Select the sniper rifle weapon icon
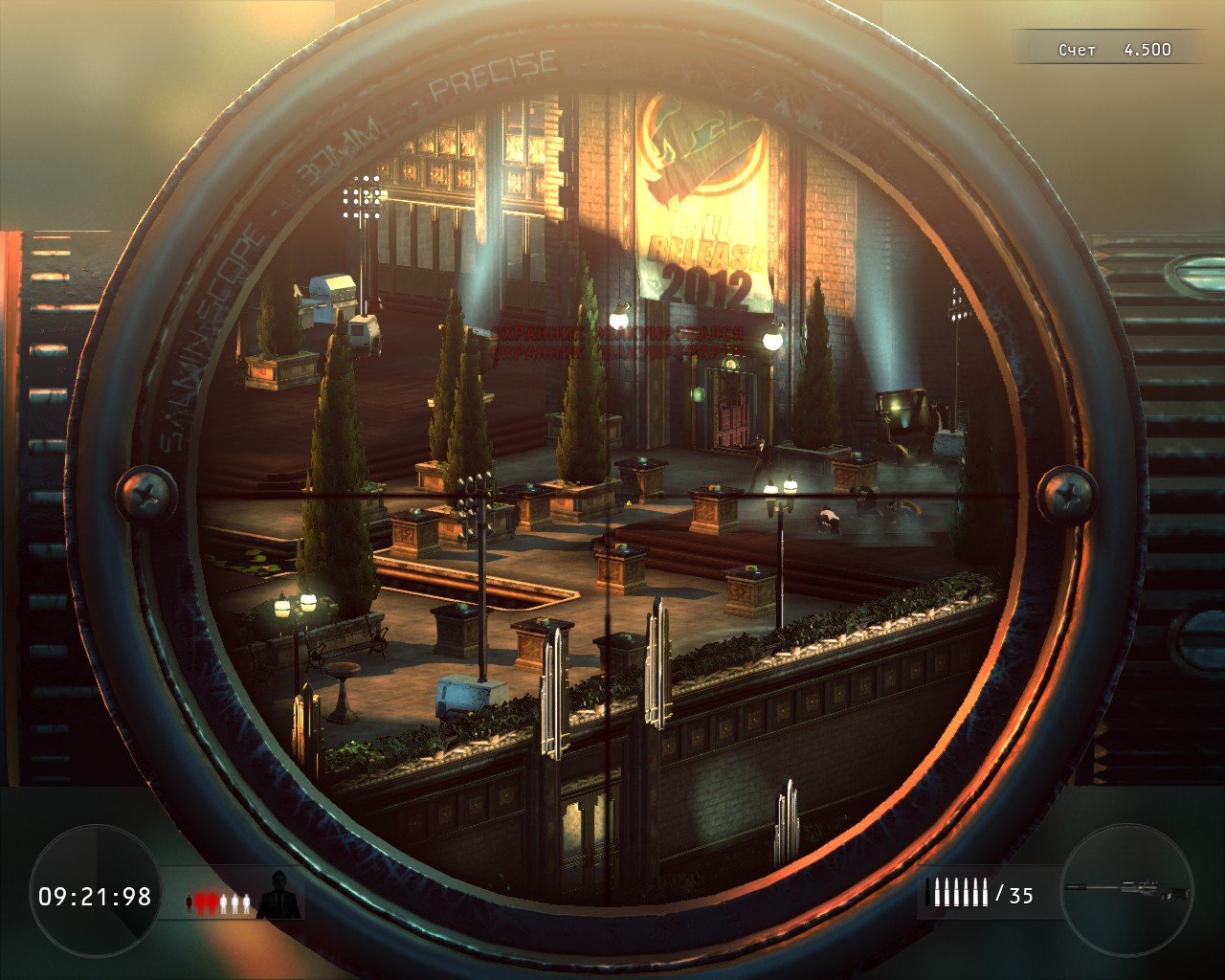 (1127, 889)
